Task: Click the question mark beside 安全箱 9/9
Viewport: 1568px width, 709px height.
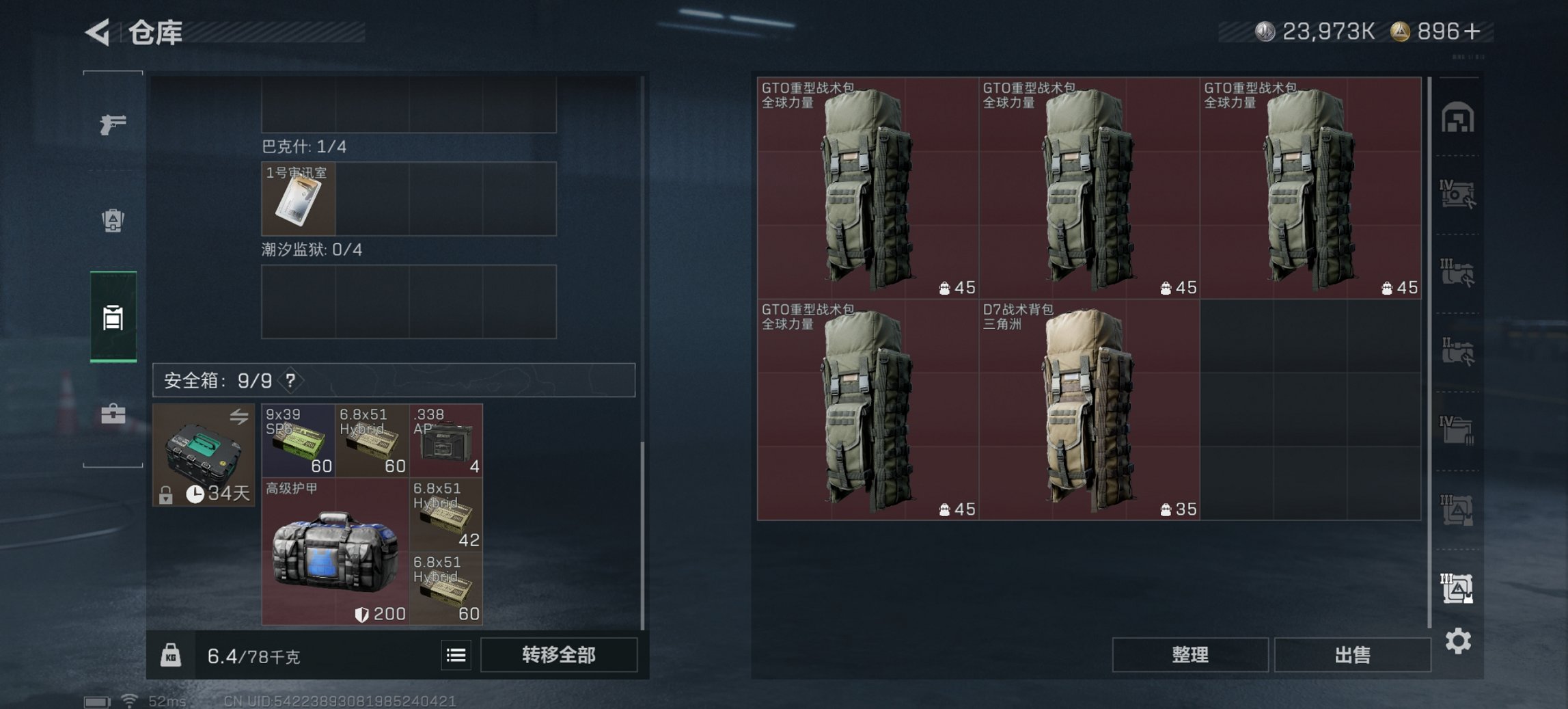Action: click(x=292, y=382)
